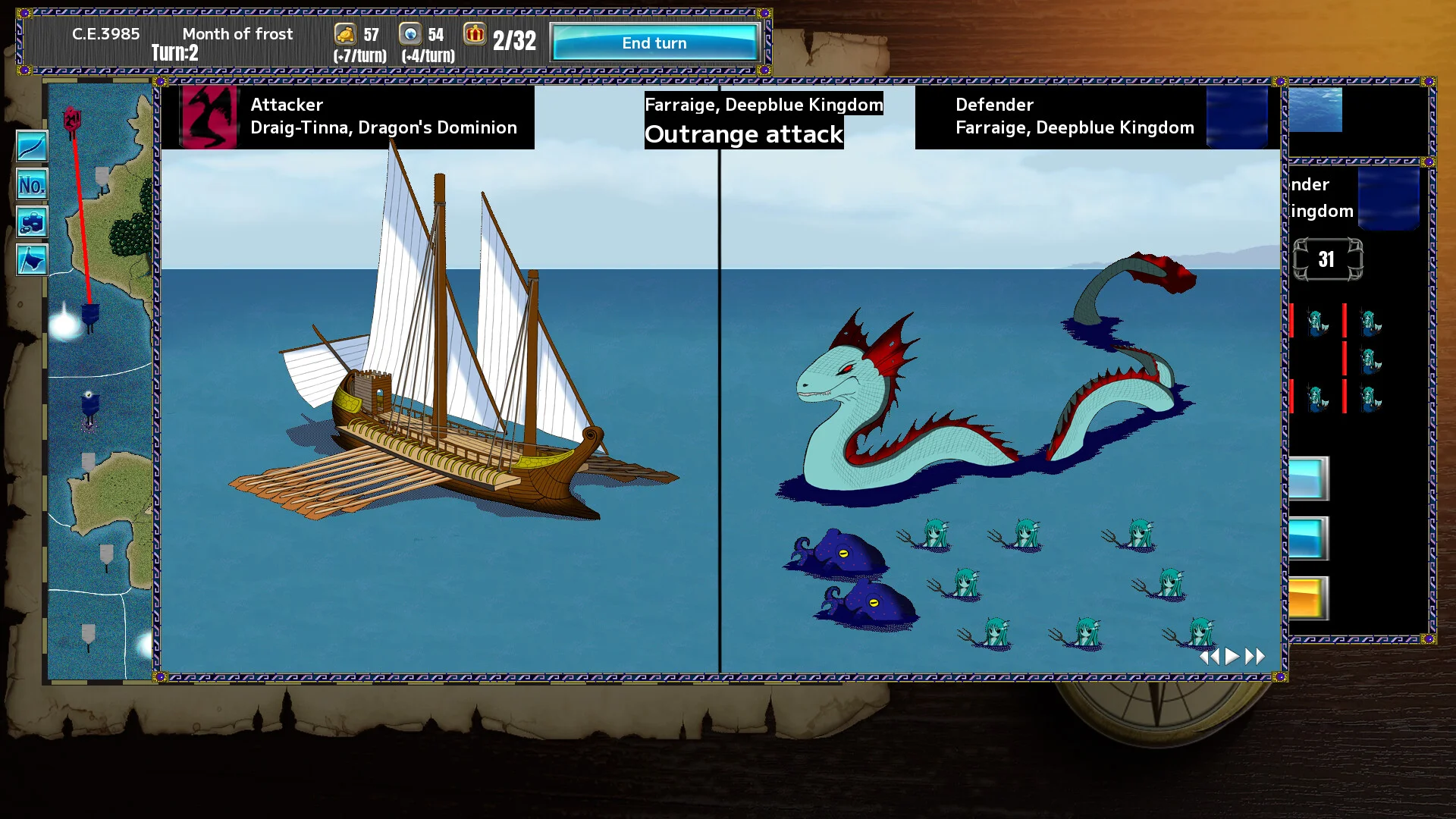The image size is (1456, 819).
Task: Rewind the battle animation
Action: tap(1210, 657)
